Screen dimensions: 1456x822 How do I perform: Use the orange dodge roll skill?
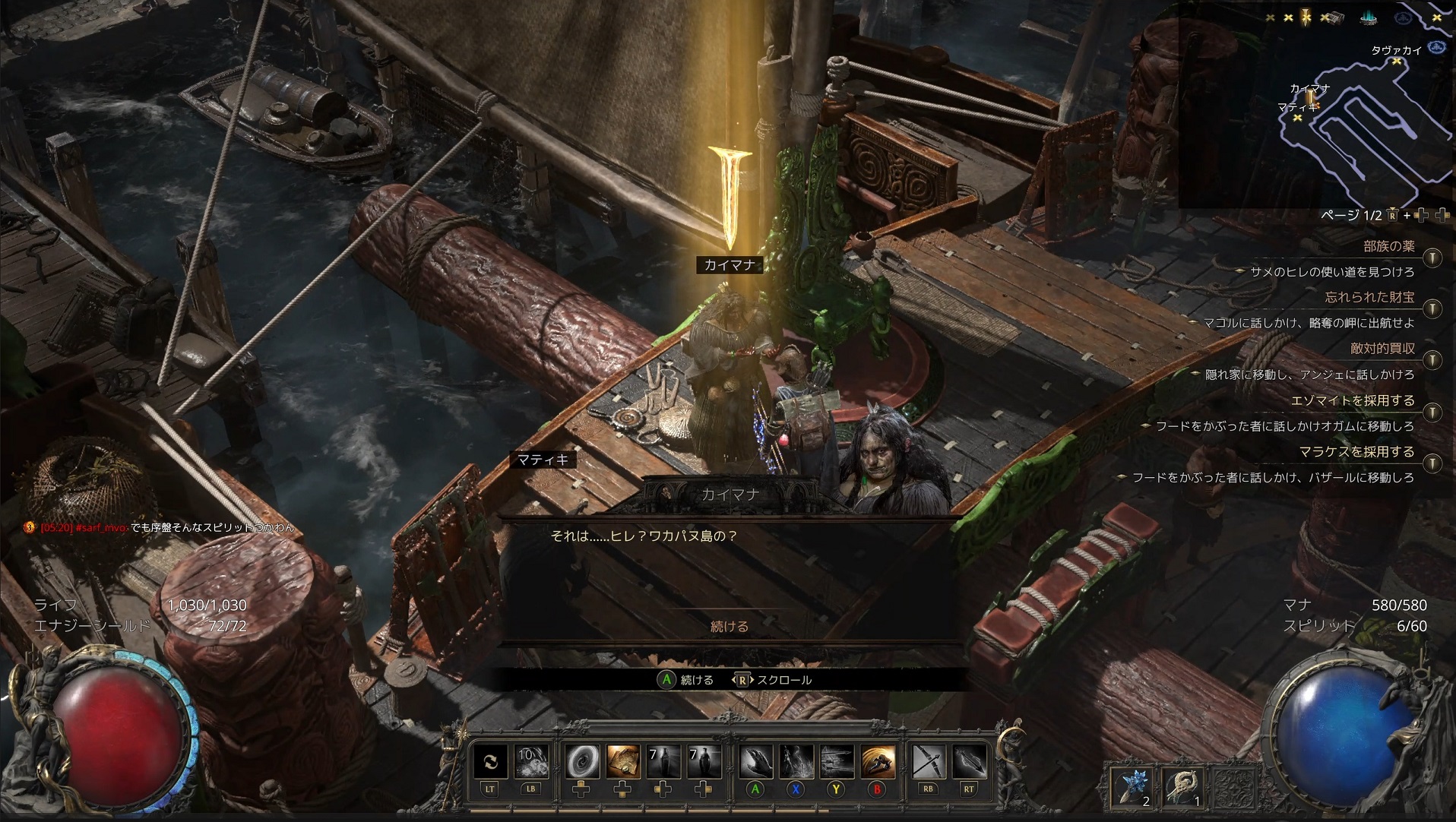point(877,761)
